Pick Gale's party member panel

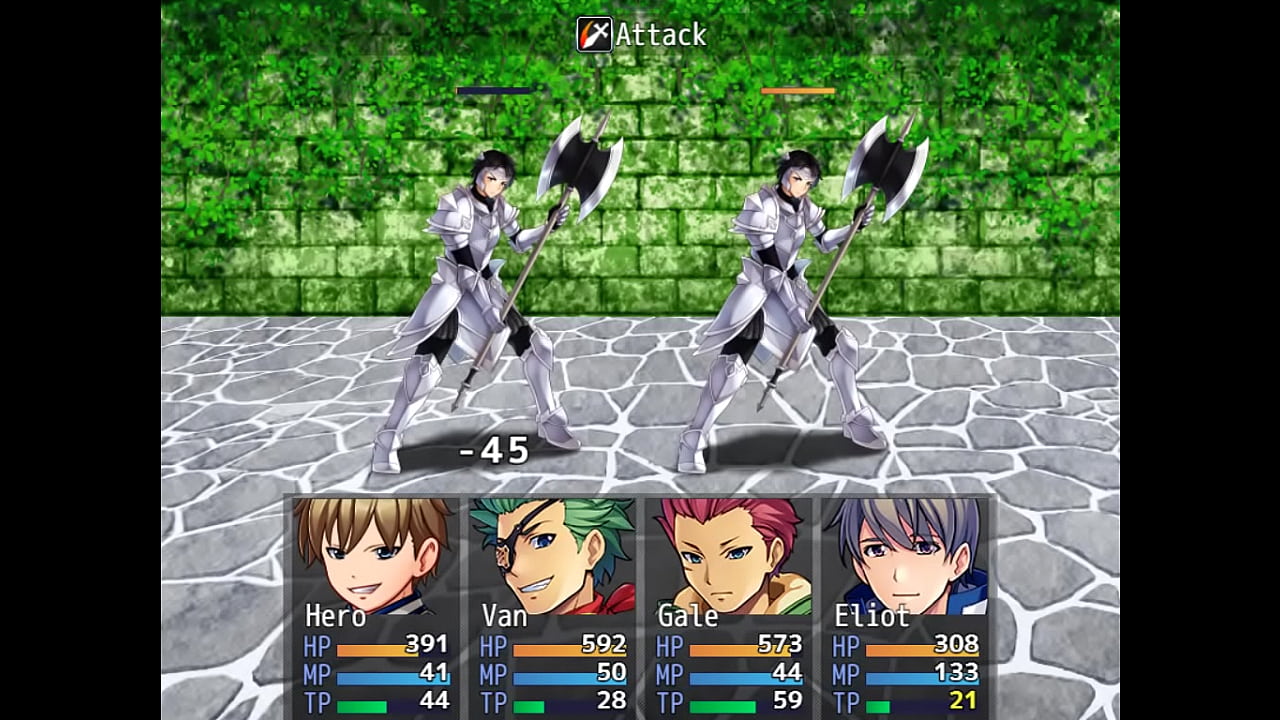[728, 606]
